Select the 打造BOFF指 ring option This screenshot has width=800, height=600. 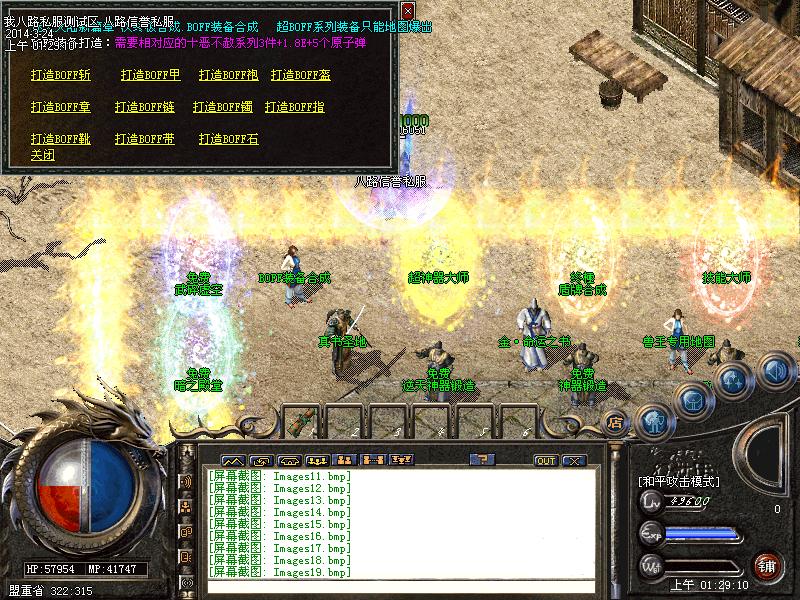(295, 107)
